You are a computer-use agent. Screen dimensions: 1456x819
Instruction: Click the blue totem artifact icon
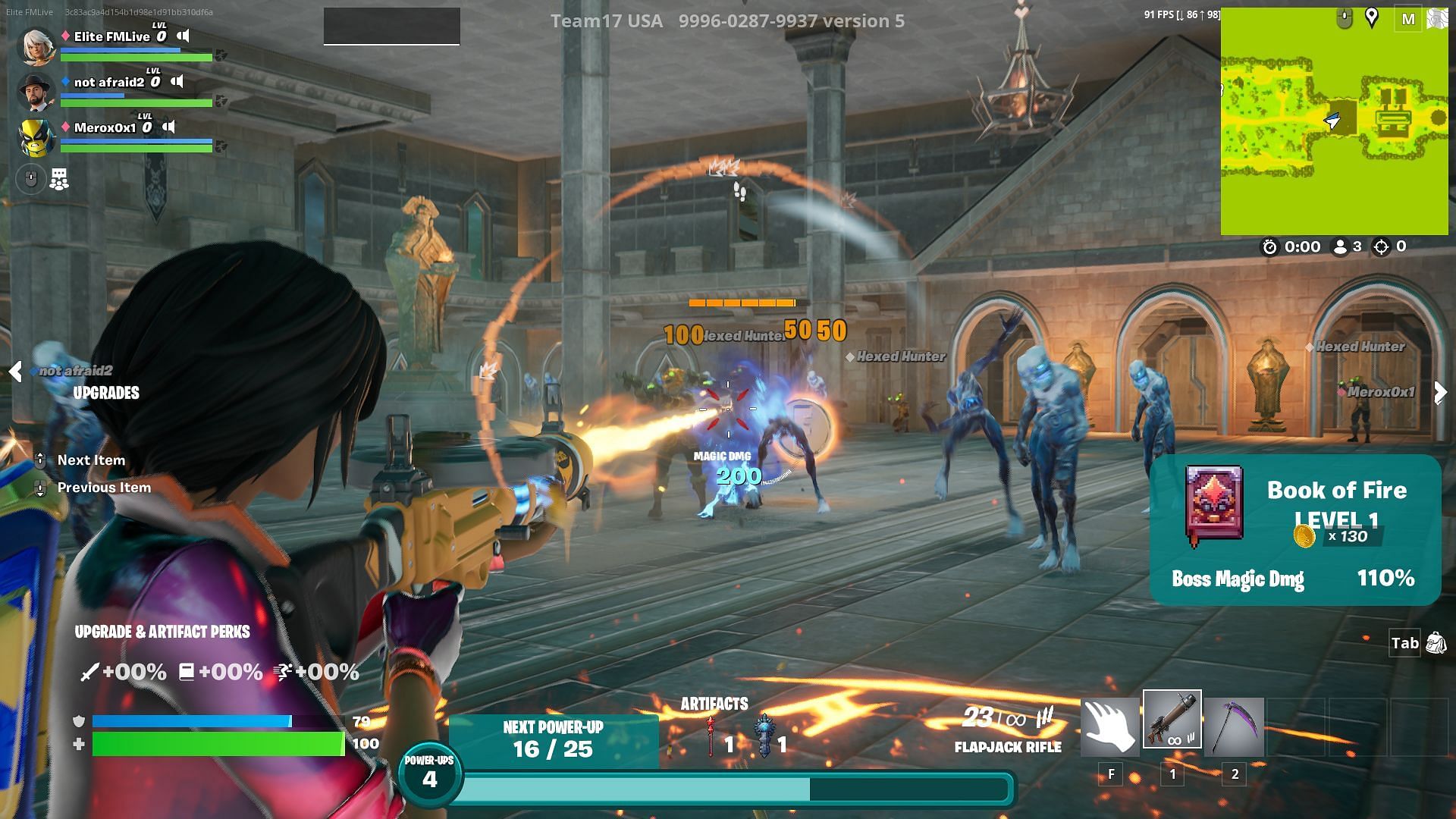[764, 736]
